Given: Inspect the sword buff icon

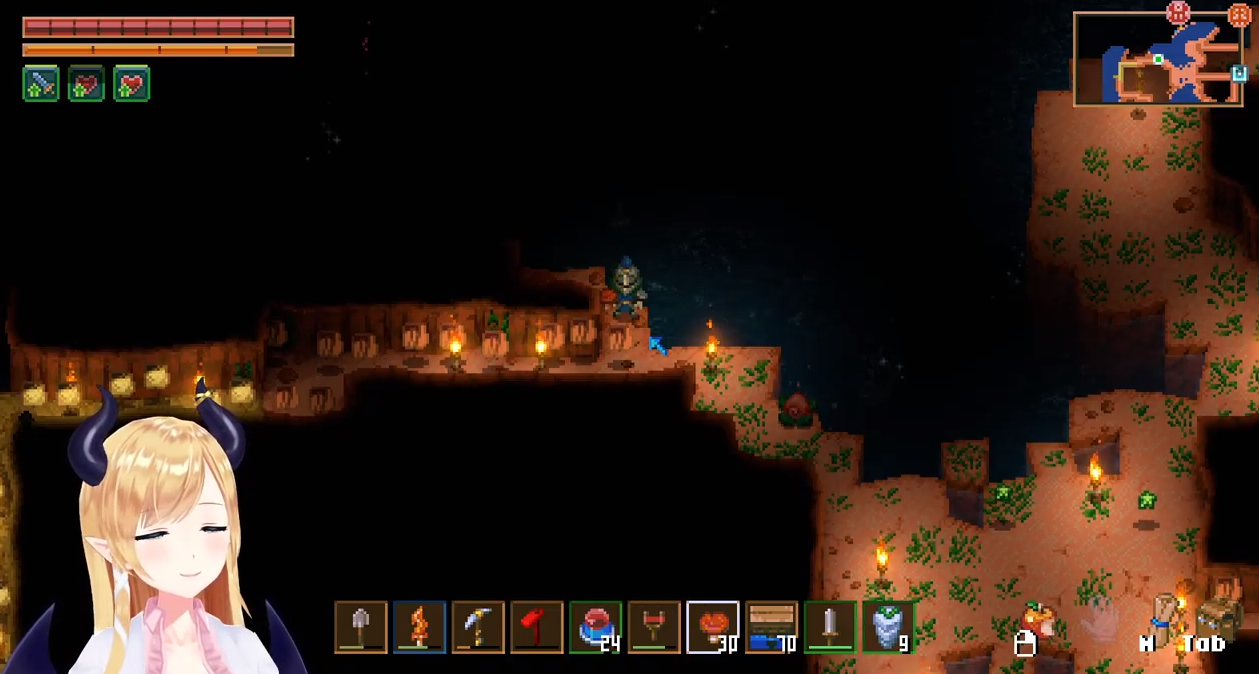Looking at the screenshot, I should click(41, 84).
